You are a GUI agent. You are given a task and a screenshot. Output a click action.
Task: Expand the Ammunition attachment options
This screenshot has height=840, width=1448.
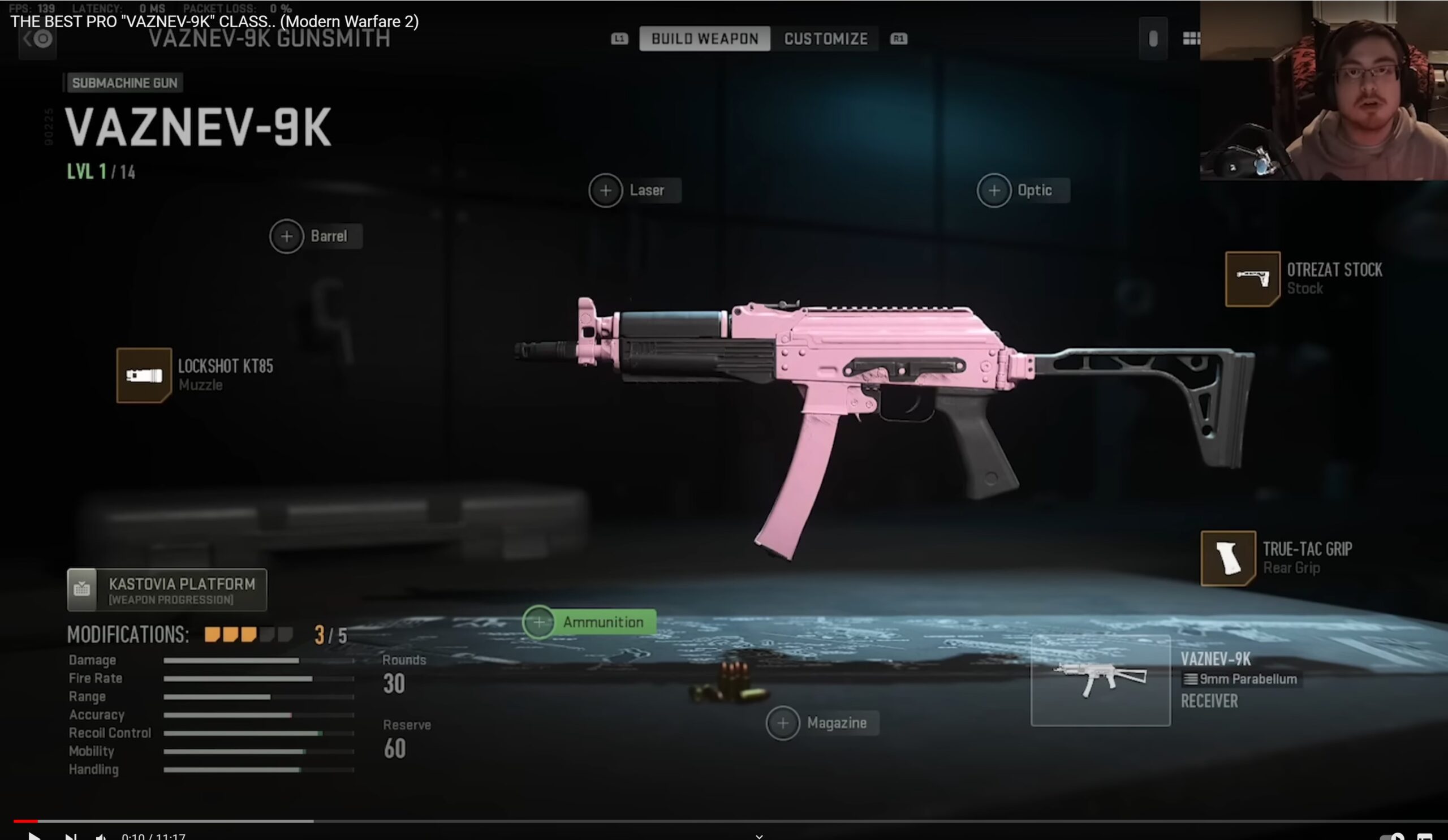tap(538, 622)
